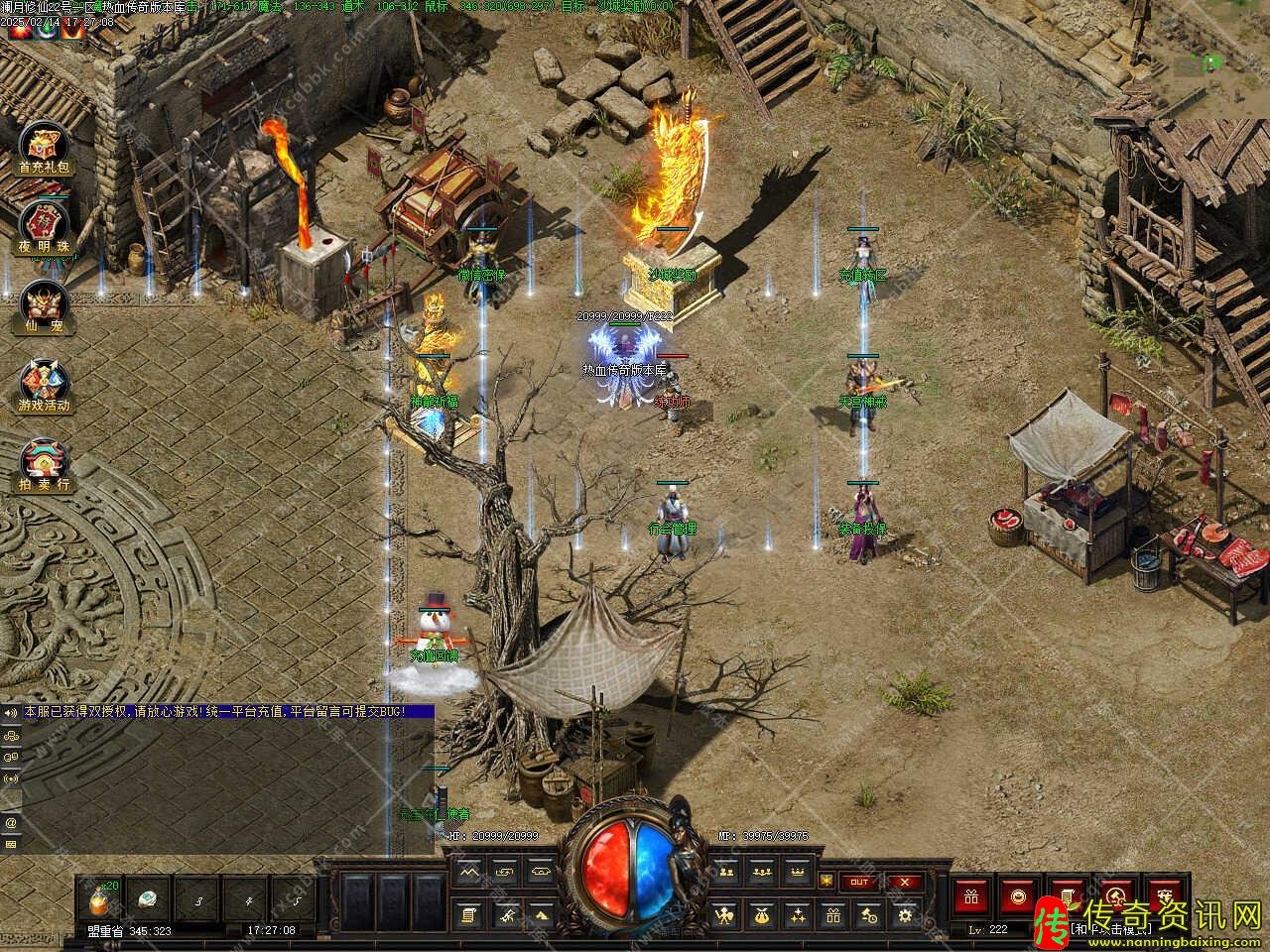Click the red X exit button

point(902,882)
